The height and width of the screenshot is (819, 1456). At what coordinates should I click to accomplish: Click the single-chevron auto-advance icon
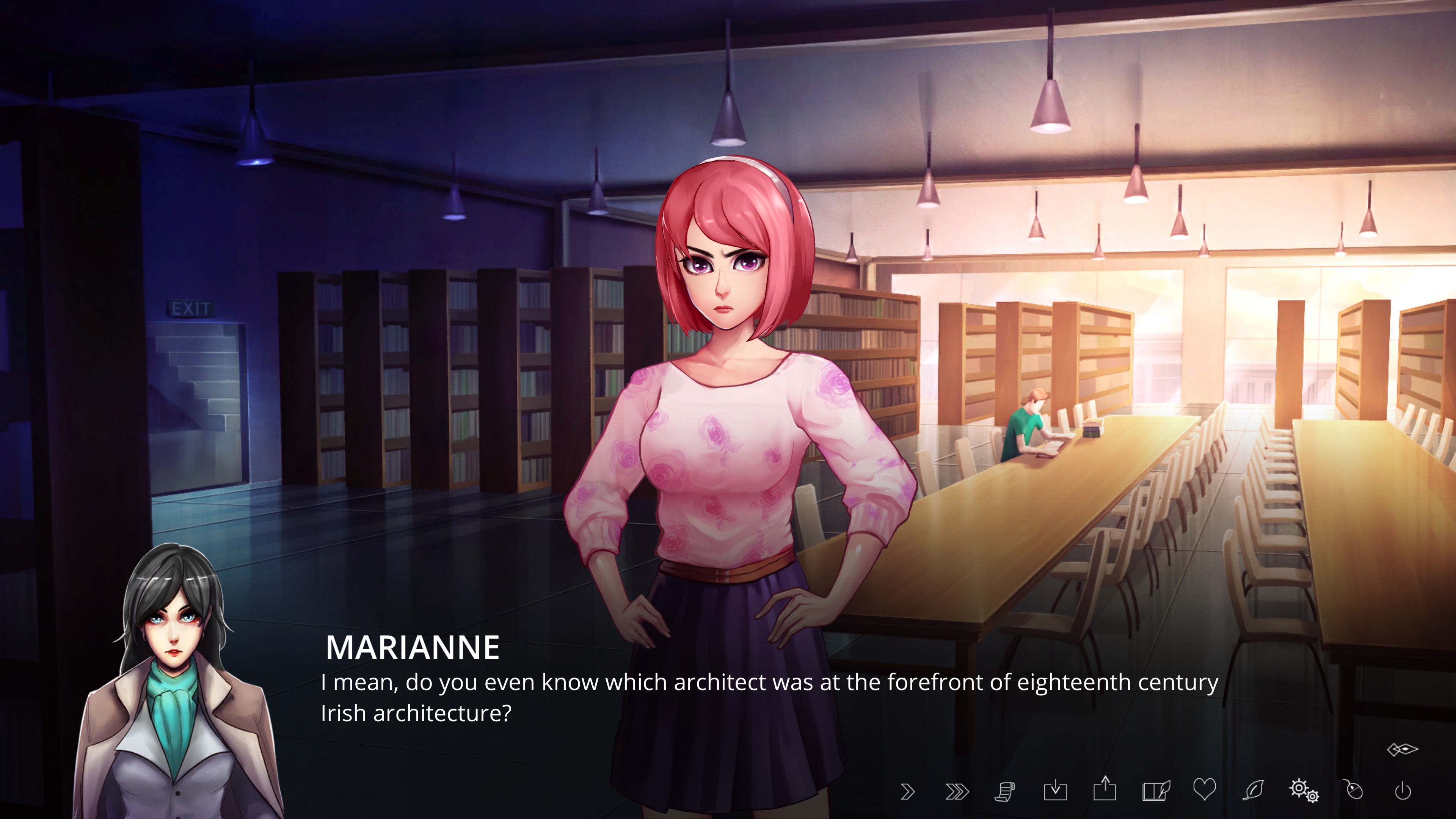click(907, 791)
